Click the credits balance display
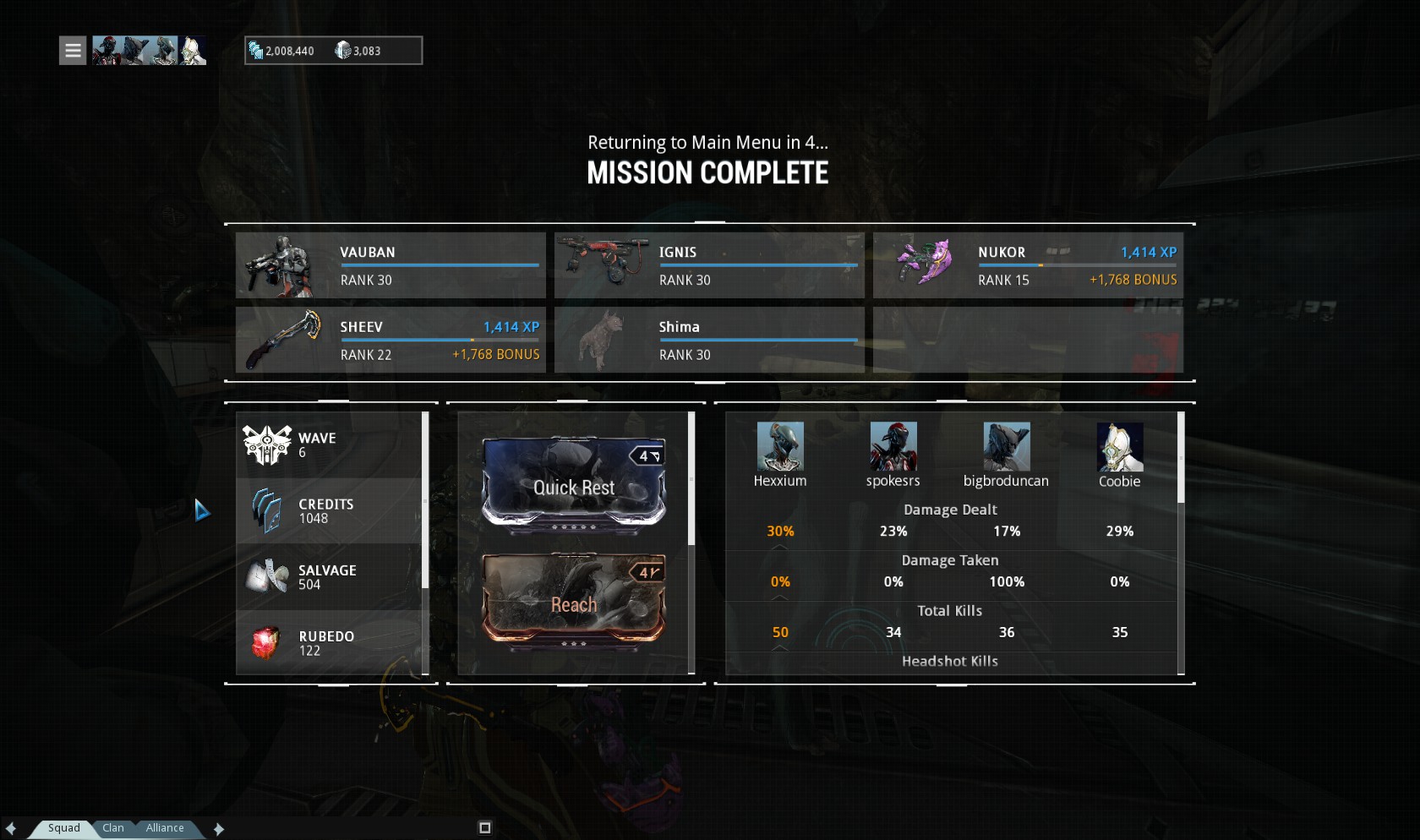Viewport: 1420px width, 840px height. [x=282, y=51]
